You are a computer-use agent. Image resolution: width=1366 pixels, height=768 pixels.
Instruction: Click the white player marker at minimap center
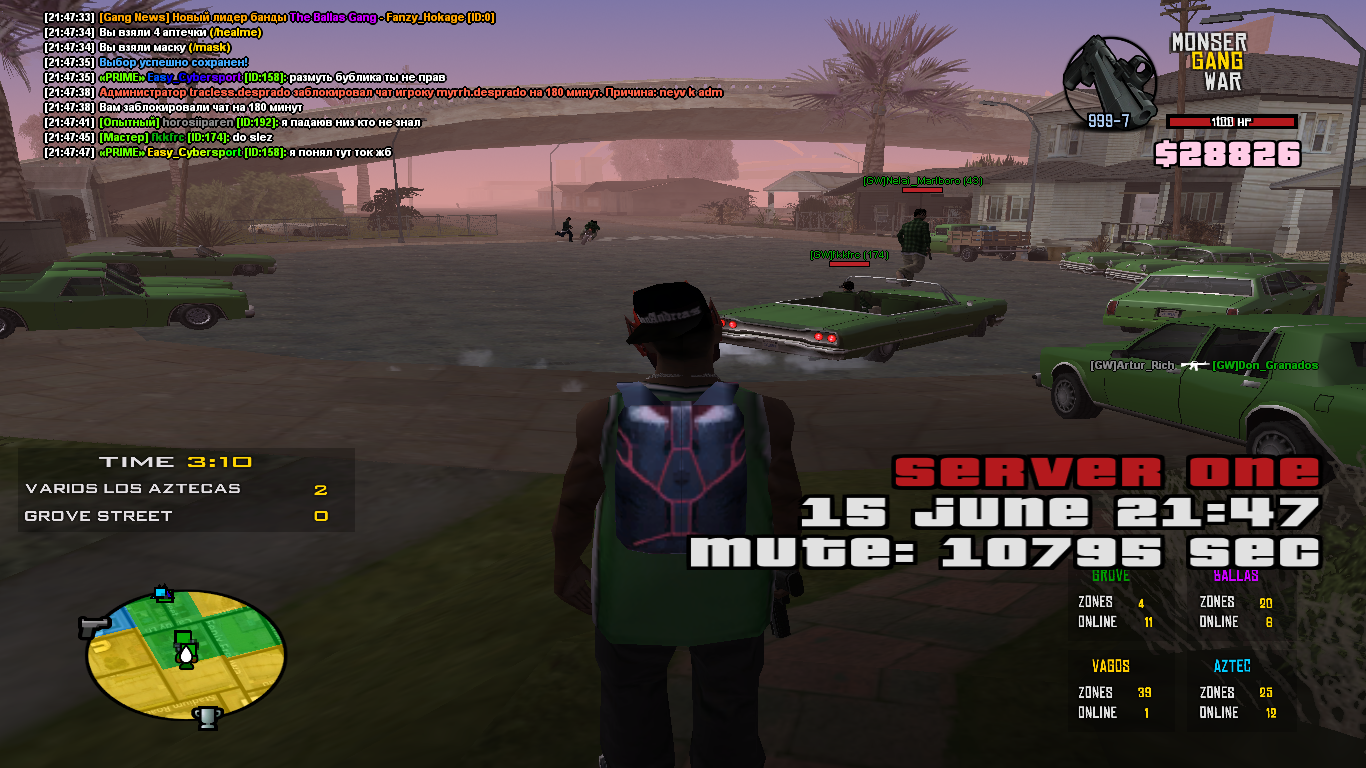(x=186, y=655)
